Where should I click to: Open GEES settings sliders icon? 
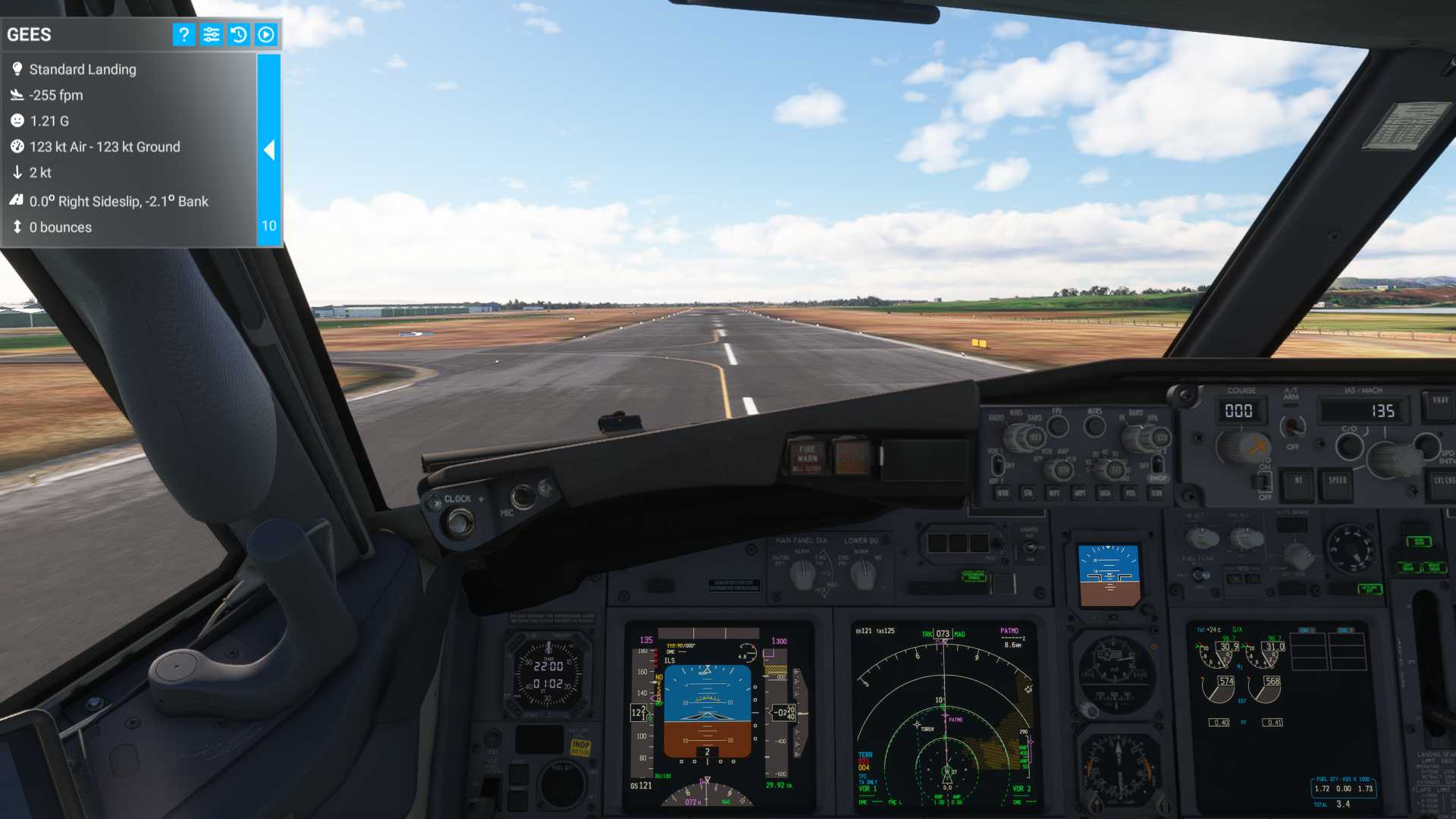[211, 35]
